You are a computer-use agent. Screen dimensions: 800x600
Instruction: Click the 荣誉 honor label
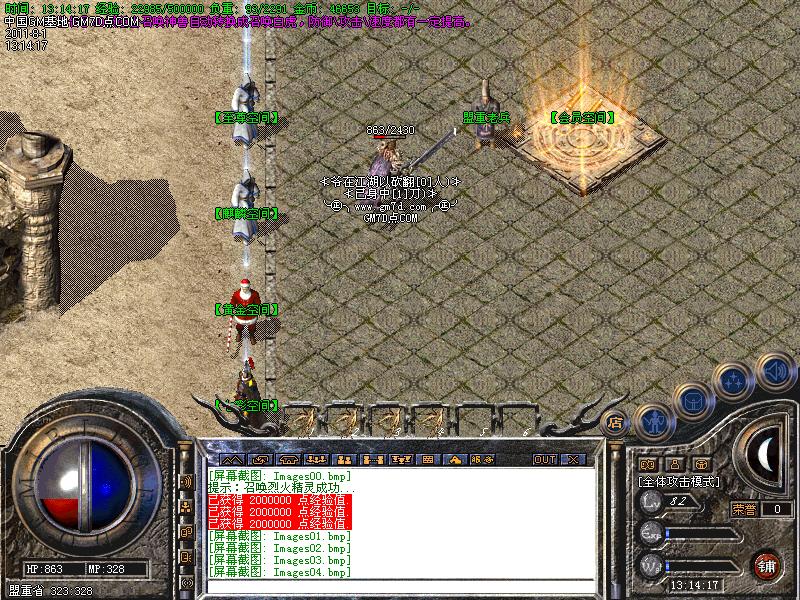(744, 509)
